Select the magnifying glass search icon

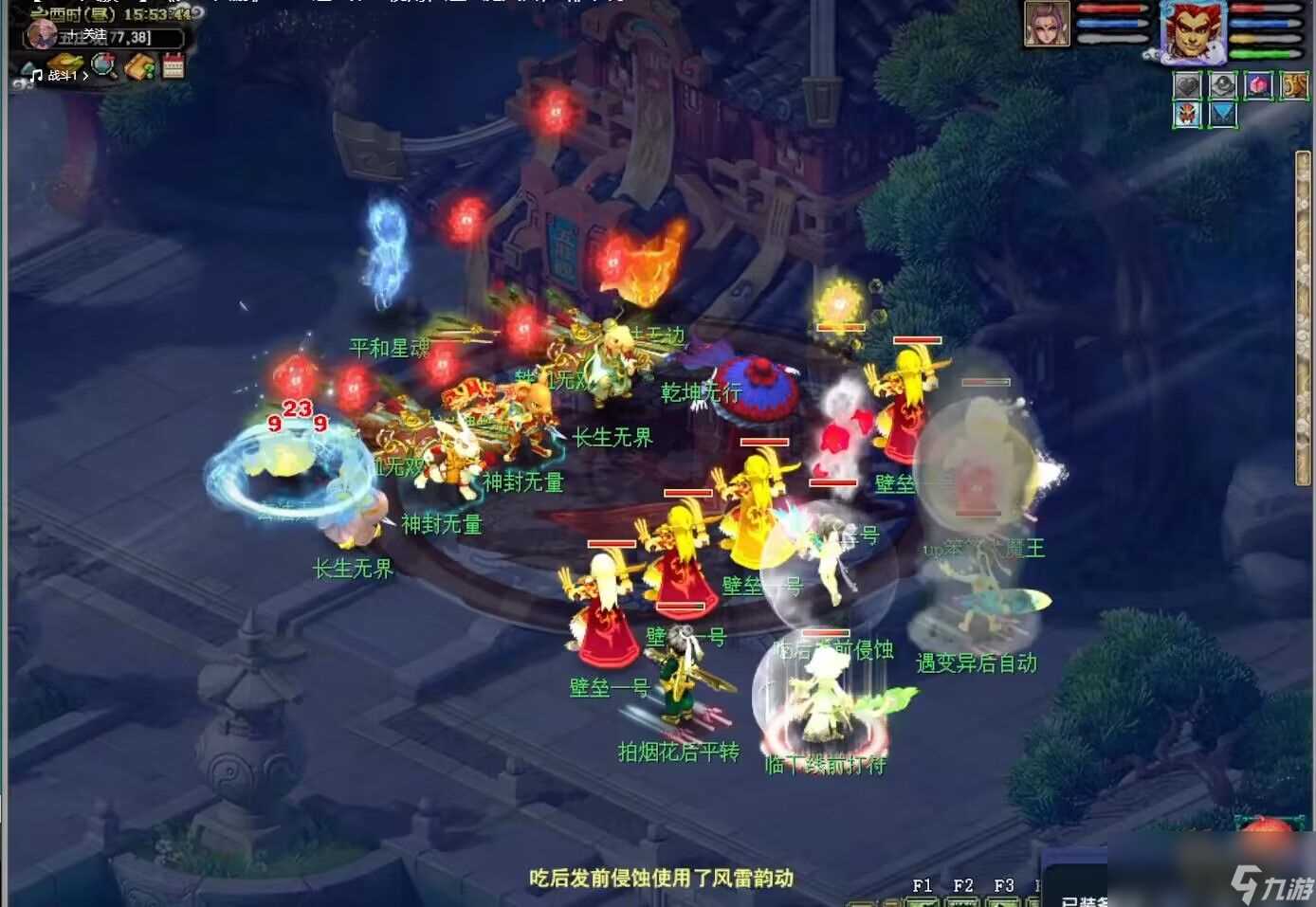tap(102, 65)
